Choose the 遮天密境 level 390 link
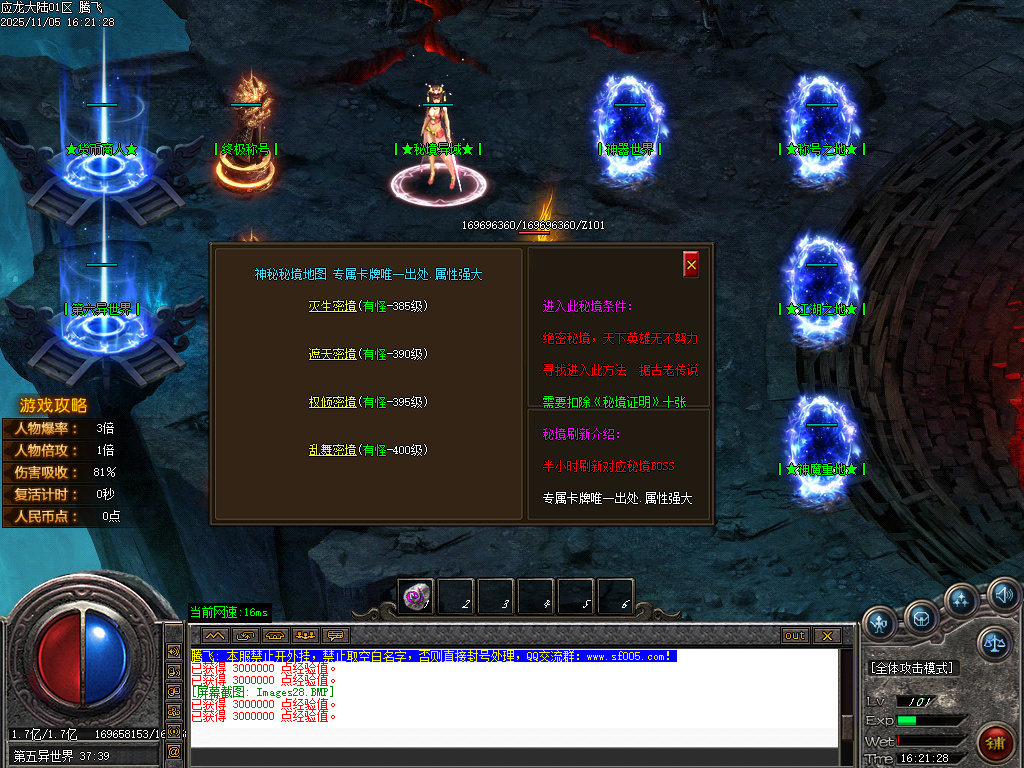 tap(332, 354)
